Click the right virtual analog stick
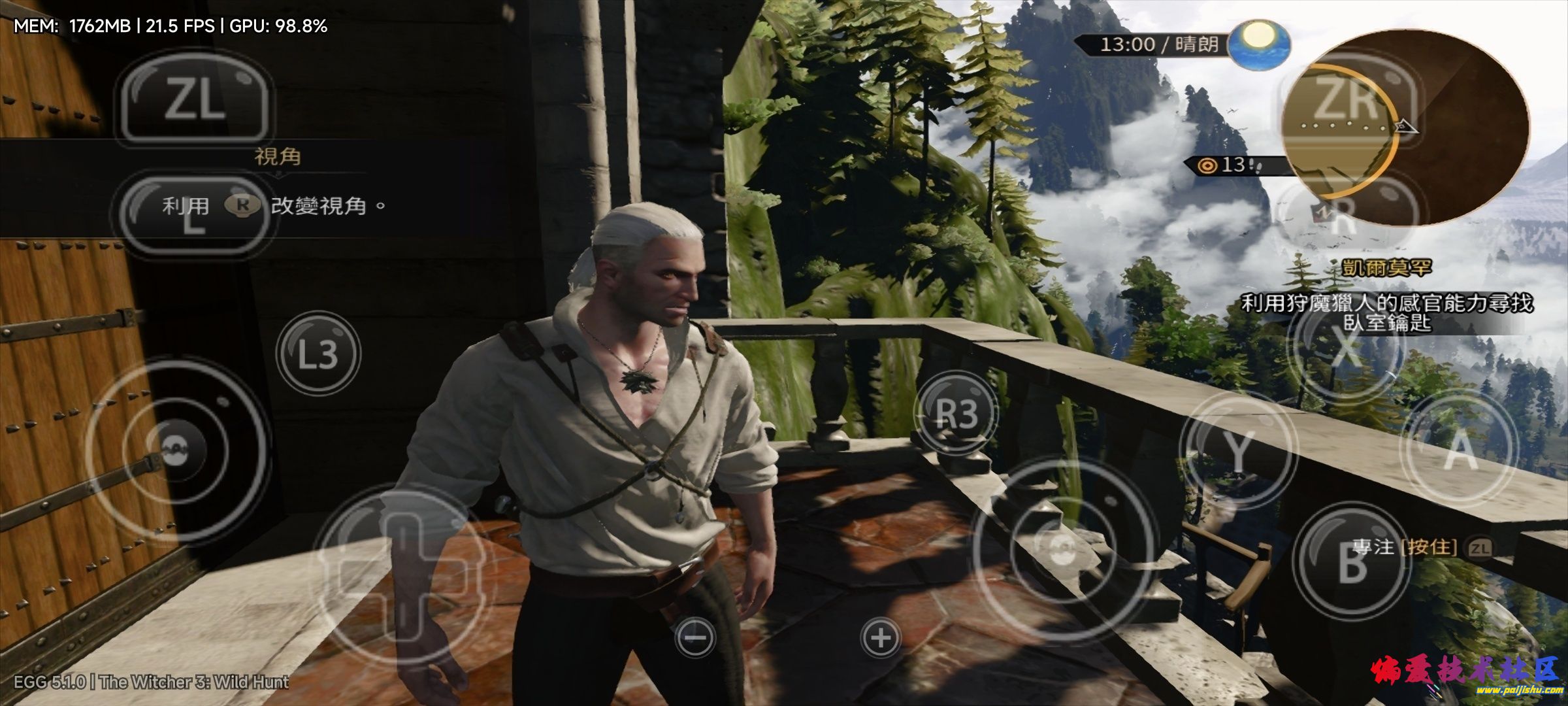1568x706 pixels. pos(1062,548)
